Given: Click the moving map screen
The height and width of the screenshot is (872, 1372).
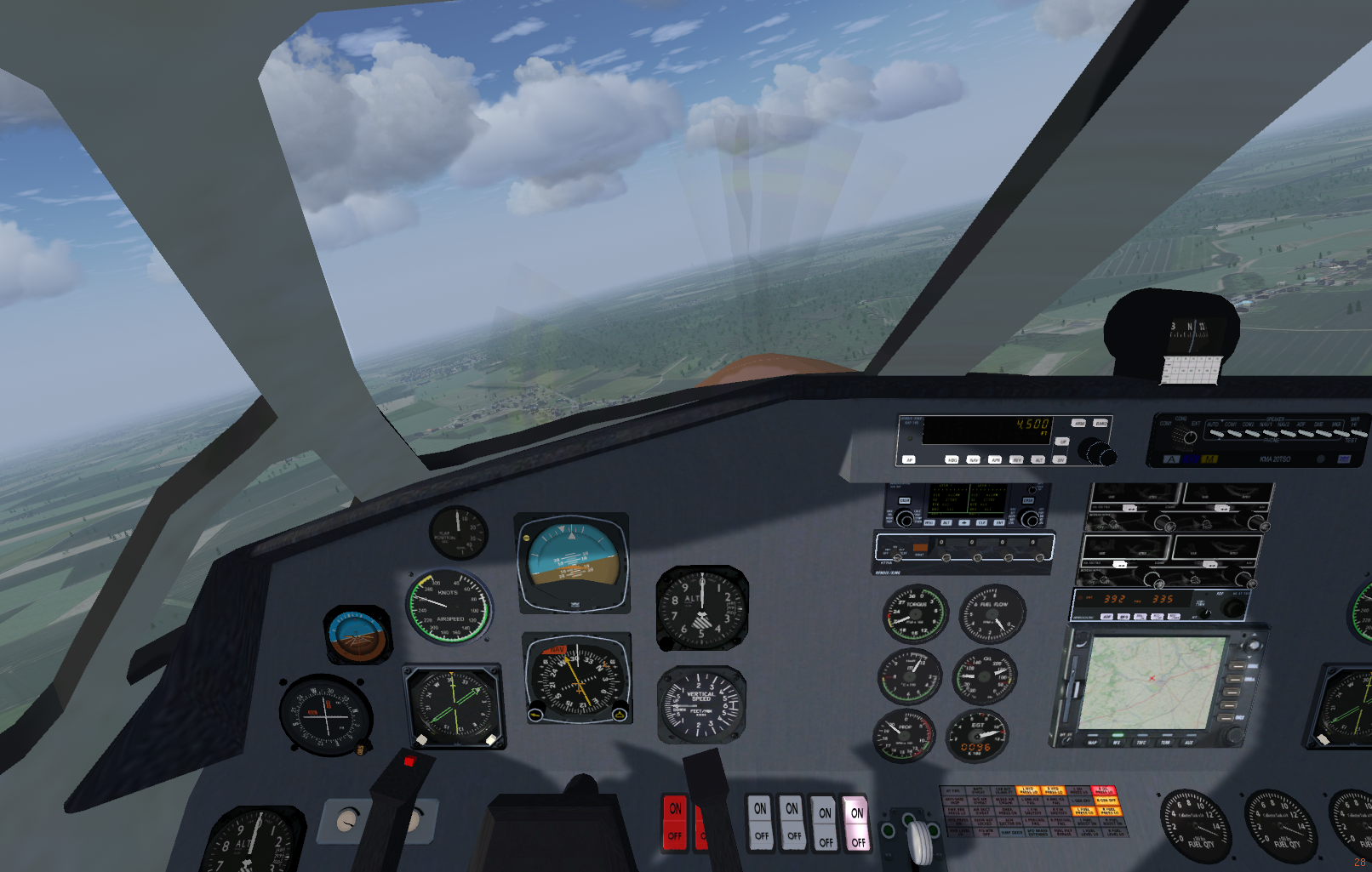Looking at the screenshot, I should pyautogui.click(x=1153, y=681).
